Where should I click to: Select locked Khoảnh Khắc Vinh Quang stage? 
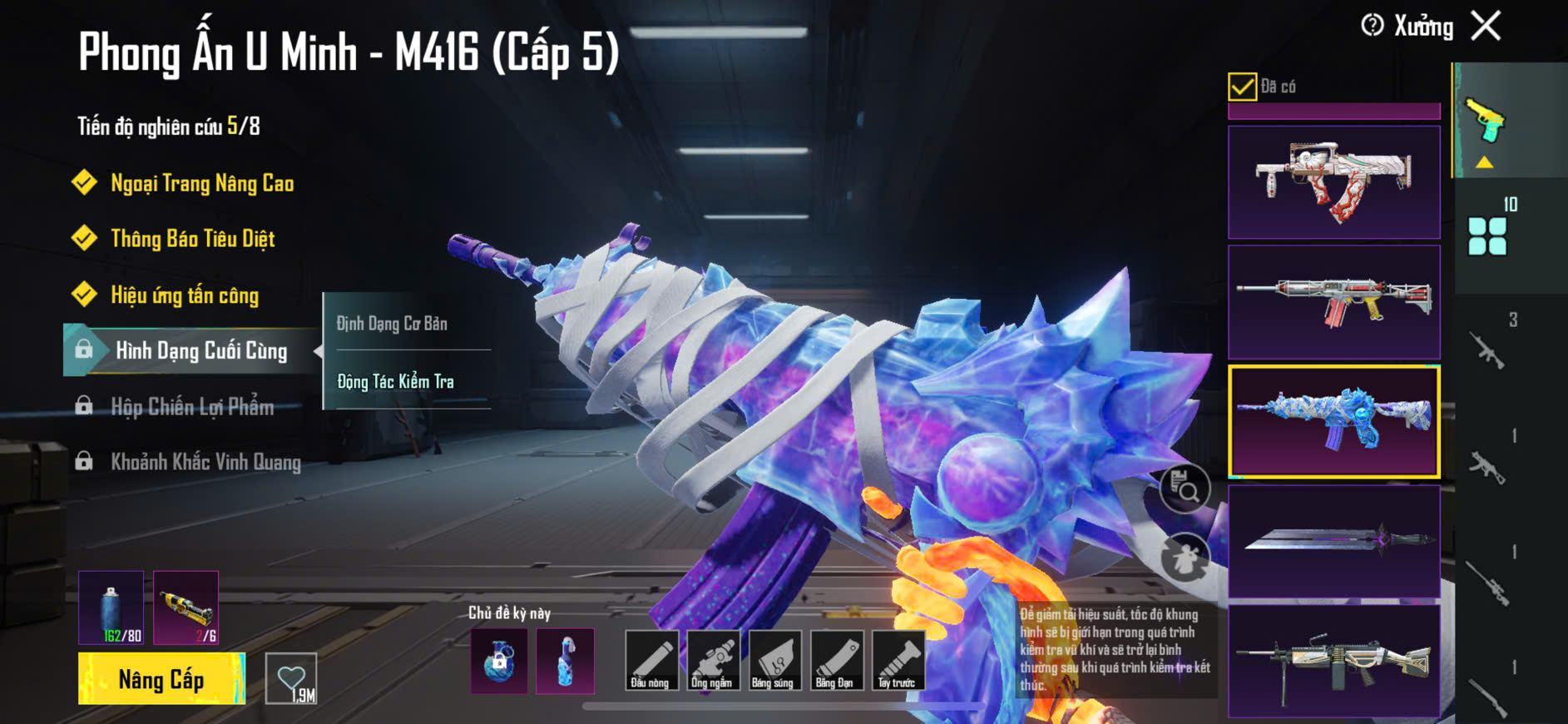pyautogui.click(x=205, y=462)
